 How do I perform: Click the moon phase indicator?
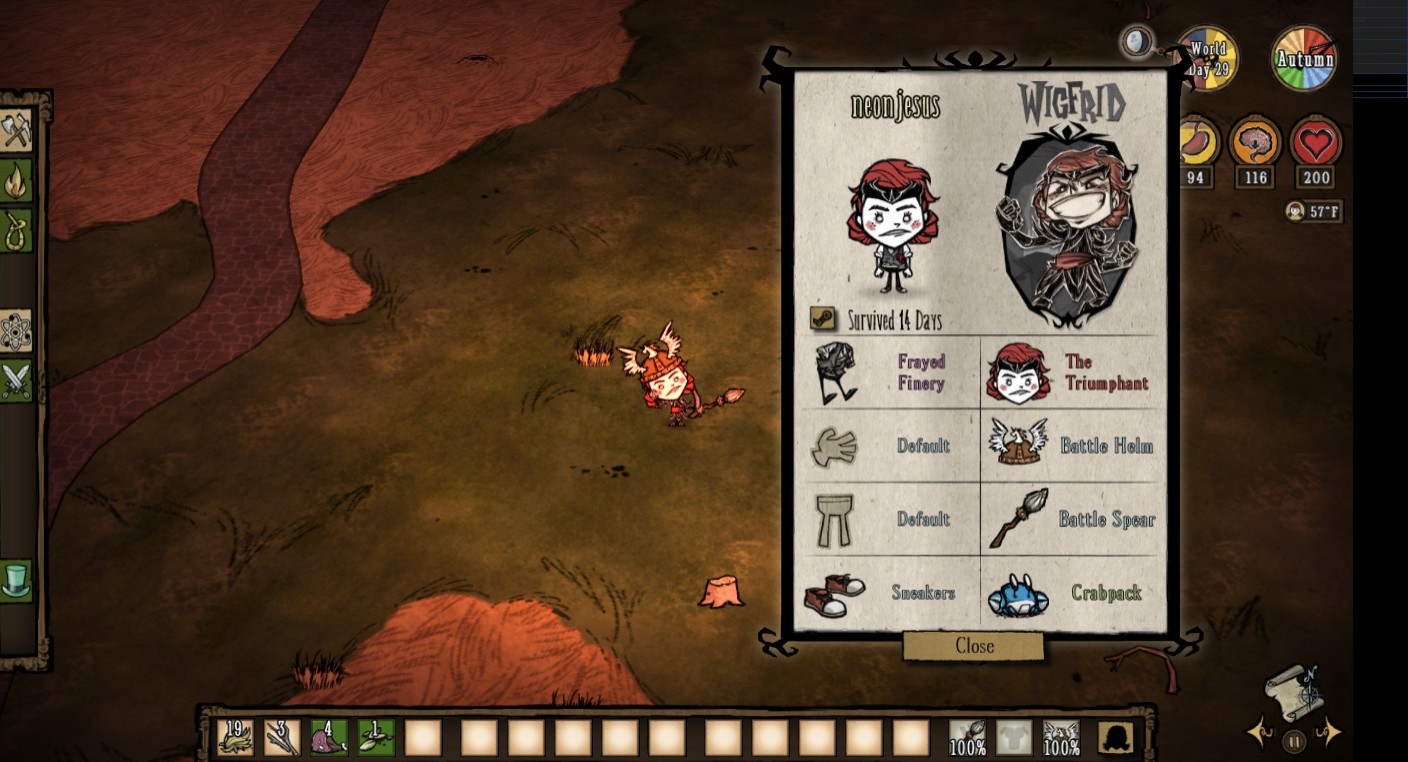[x=1137, y=42]
